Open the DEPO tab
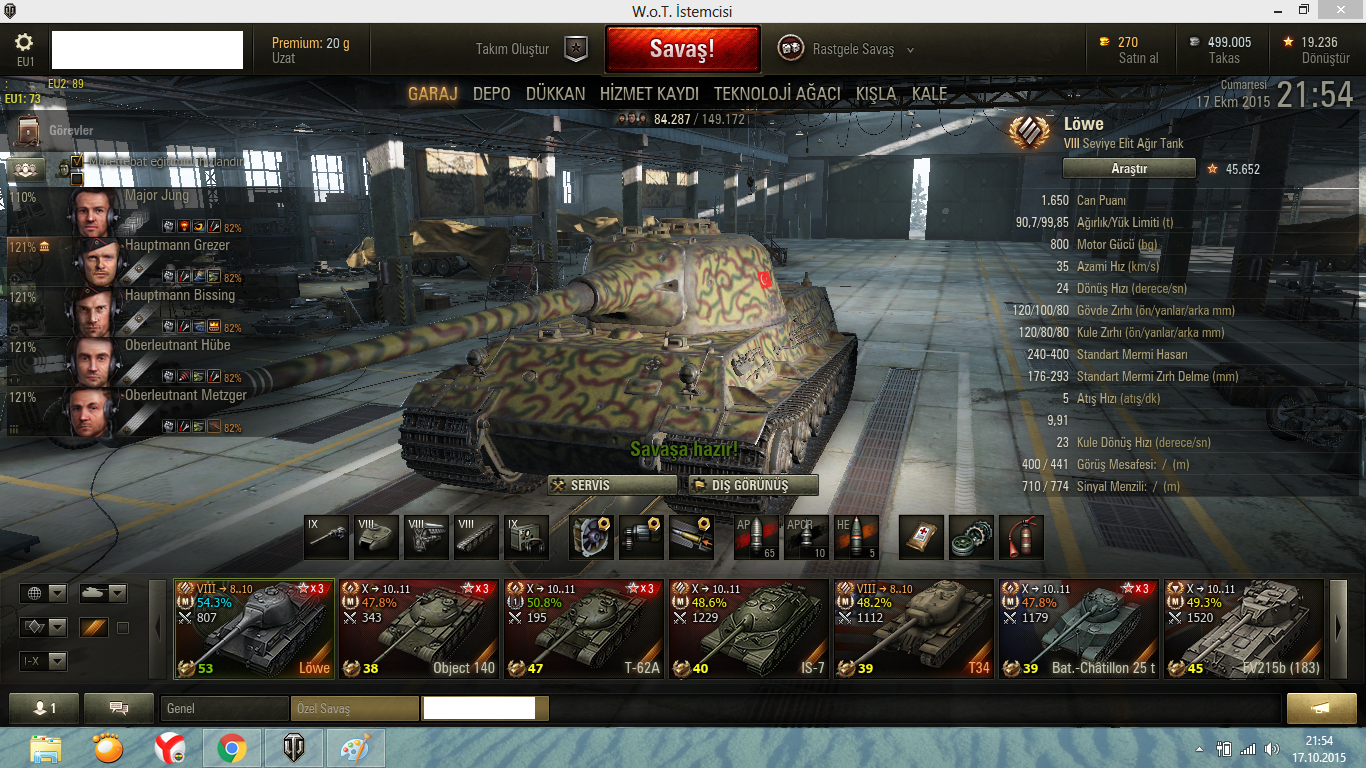Viewport: 1366px width, 768px height. [x=491, y=94]
